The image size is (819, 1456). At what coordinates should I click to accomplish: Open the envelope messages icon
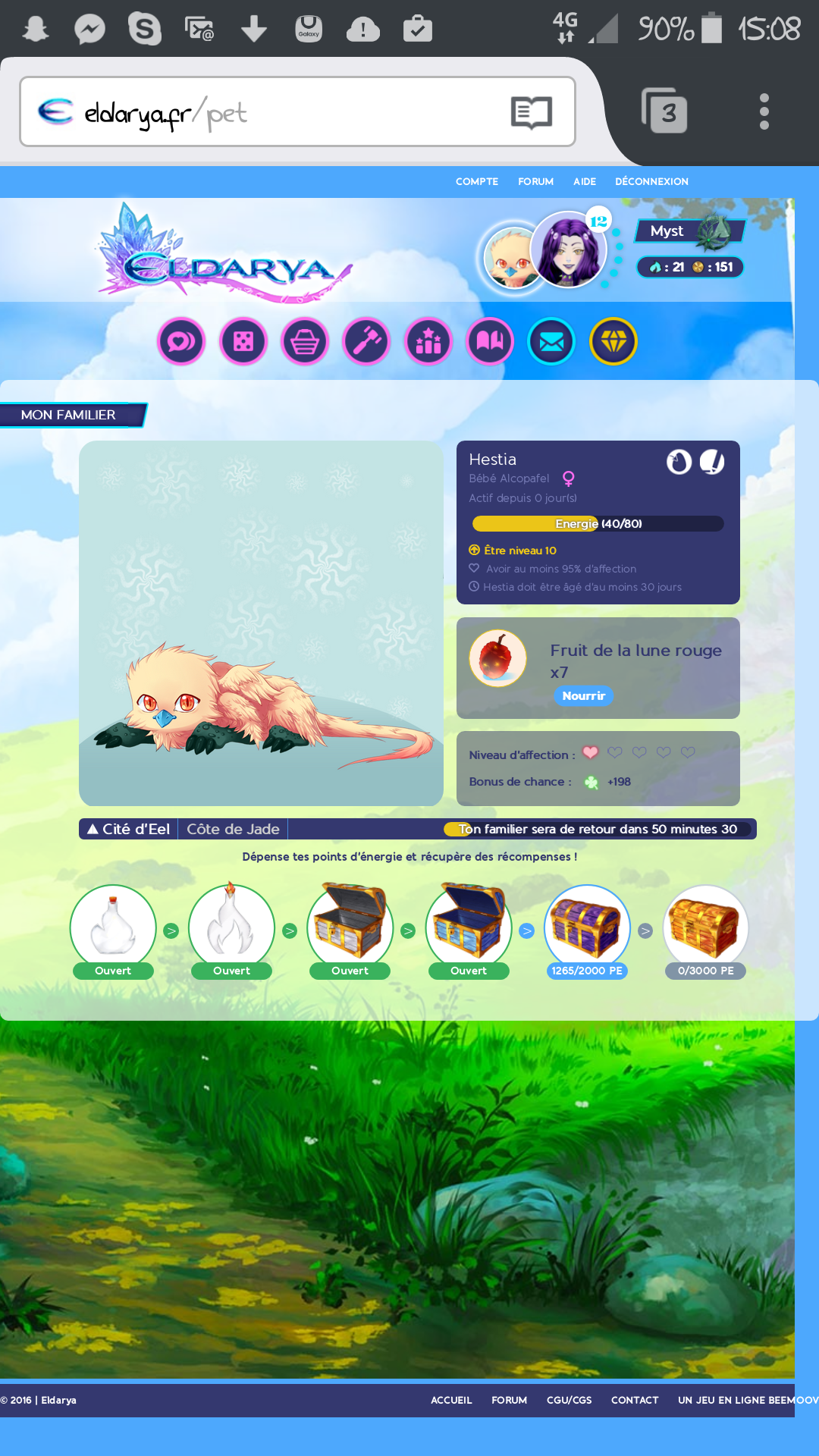pos(551,341)
